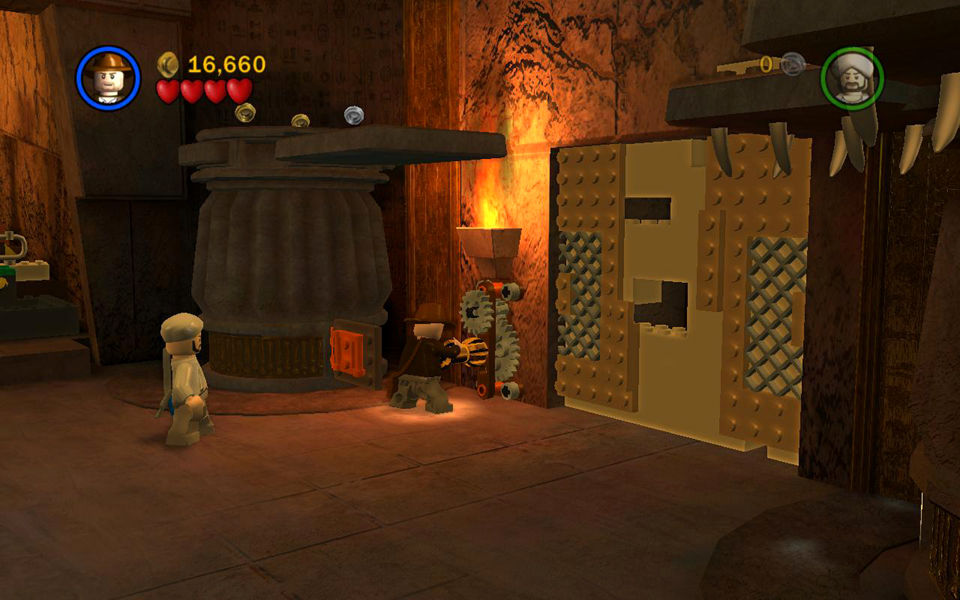Click the turbaned player two character portrait
This screenshot has height=600, width=960.
(852, 78)
